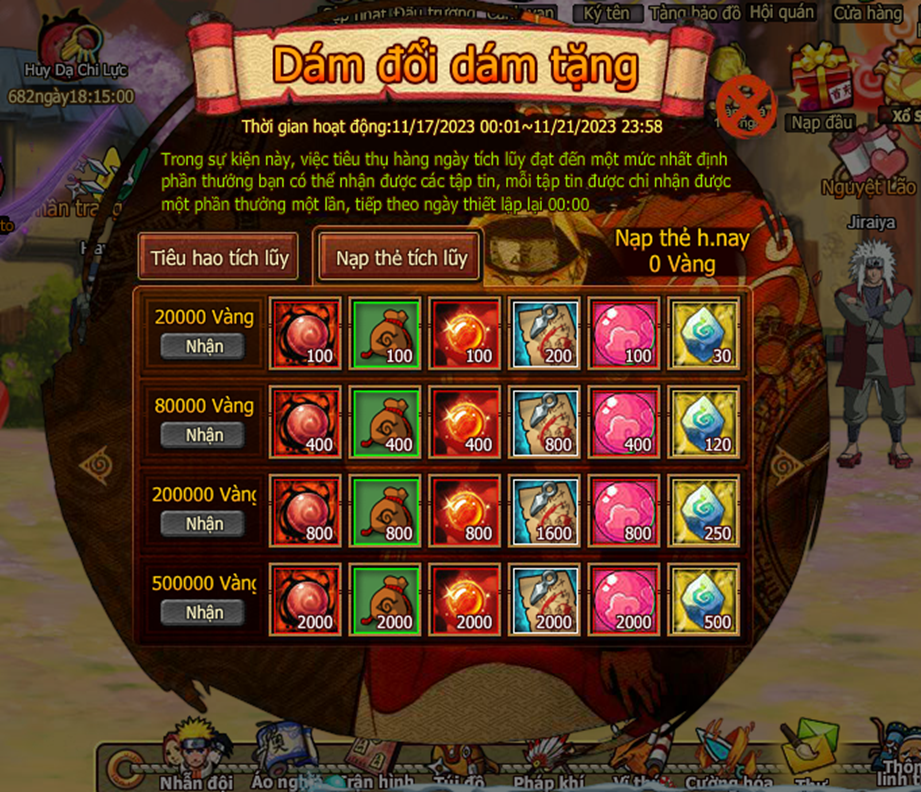The height and width of the screenshot is (792, 921).
Task: Click Nhận for the 80000 Vàng tier
Action: pos(204,435)
